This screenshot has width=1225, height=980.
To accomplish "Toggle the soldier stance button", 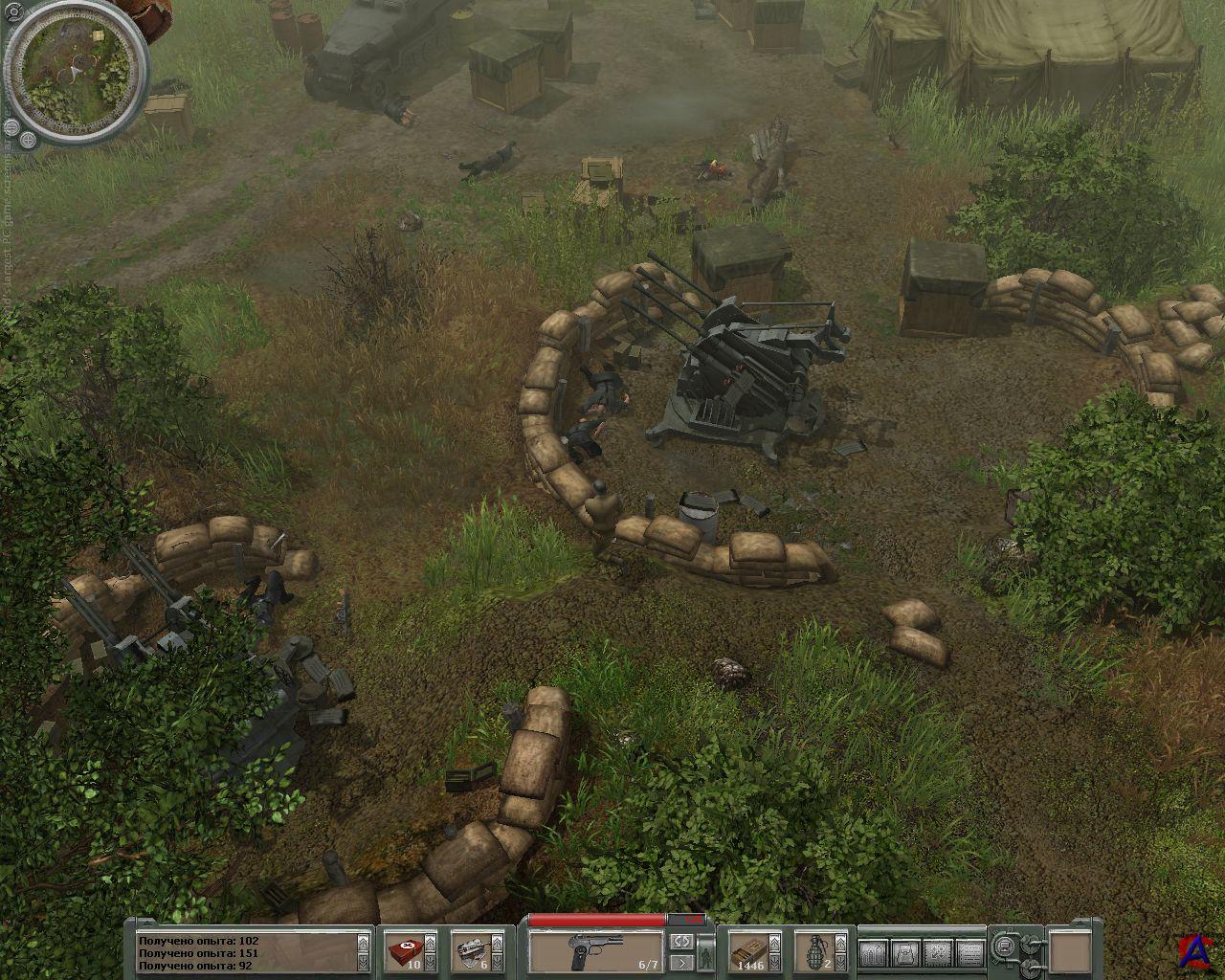I will pyautogui.click(x=707, y=953).
